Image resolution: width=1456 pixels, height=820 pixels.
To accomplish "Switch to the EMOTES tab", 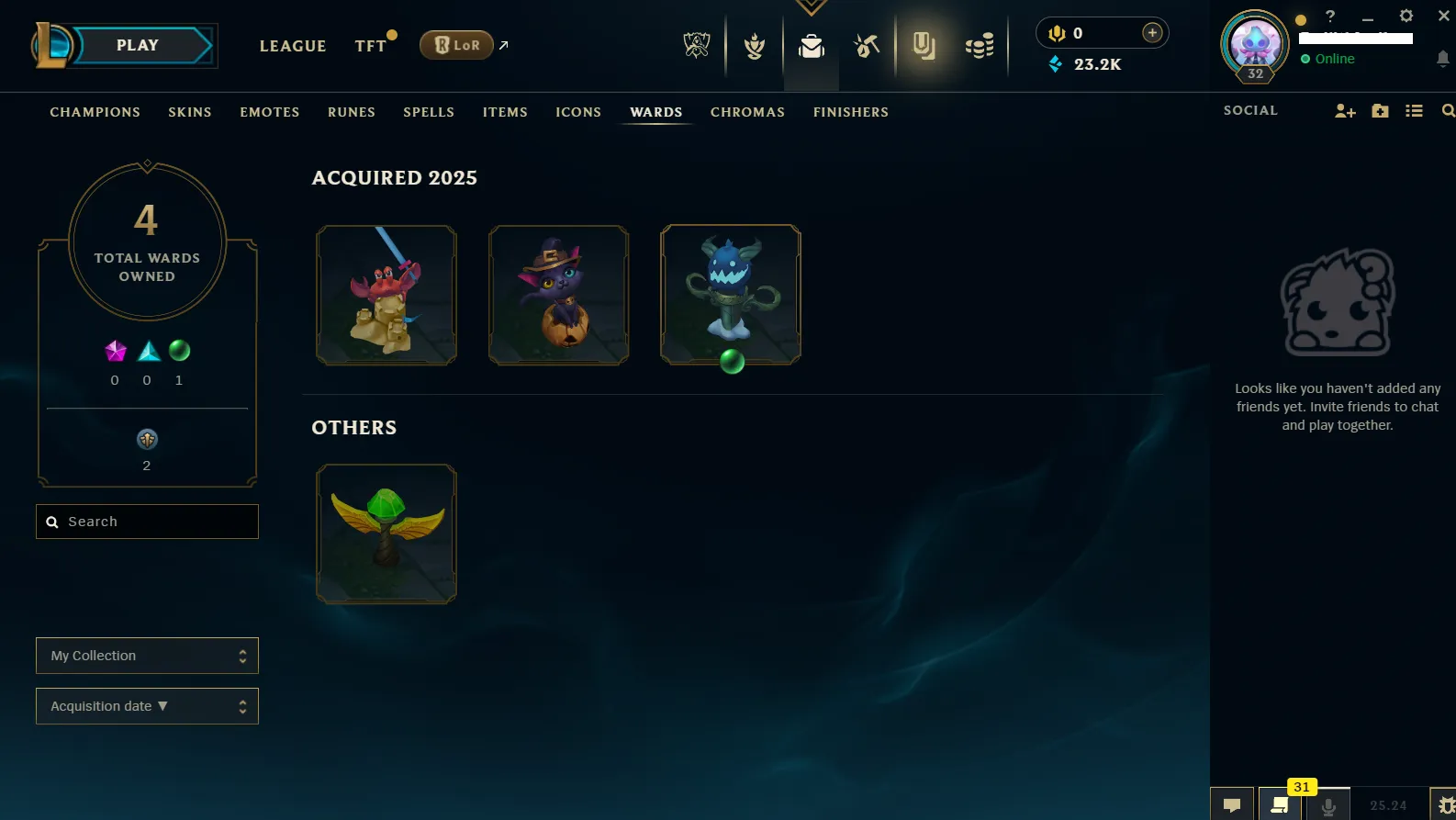I will click(x=269, y=111).
